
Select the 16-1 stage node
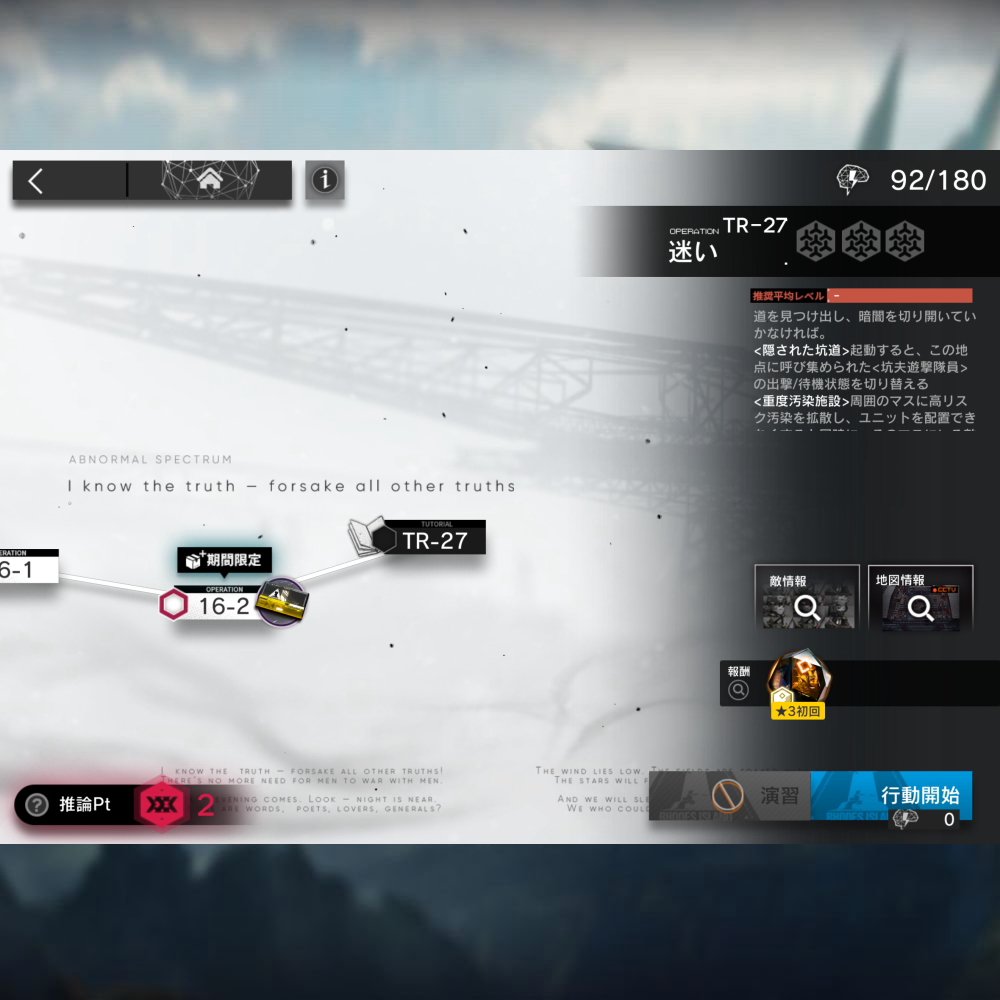pos(22,569)
